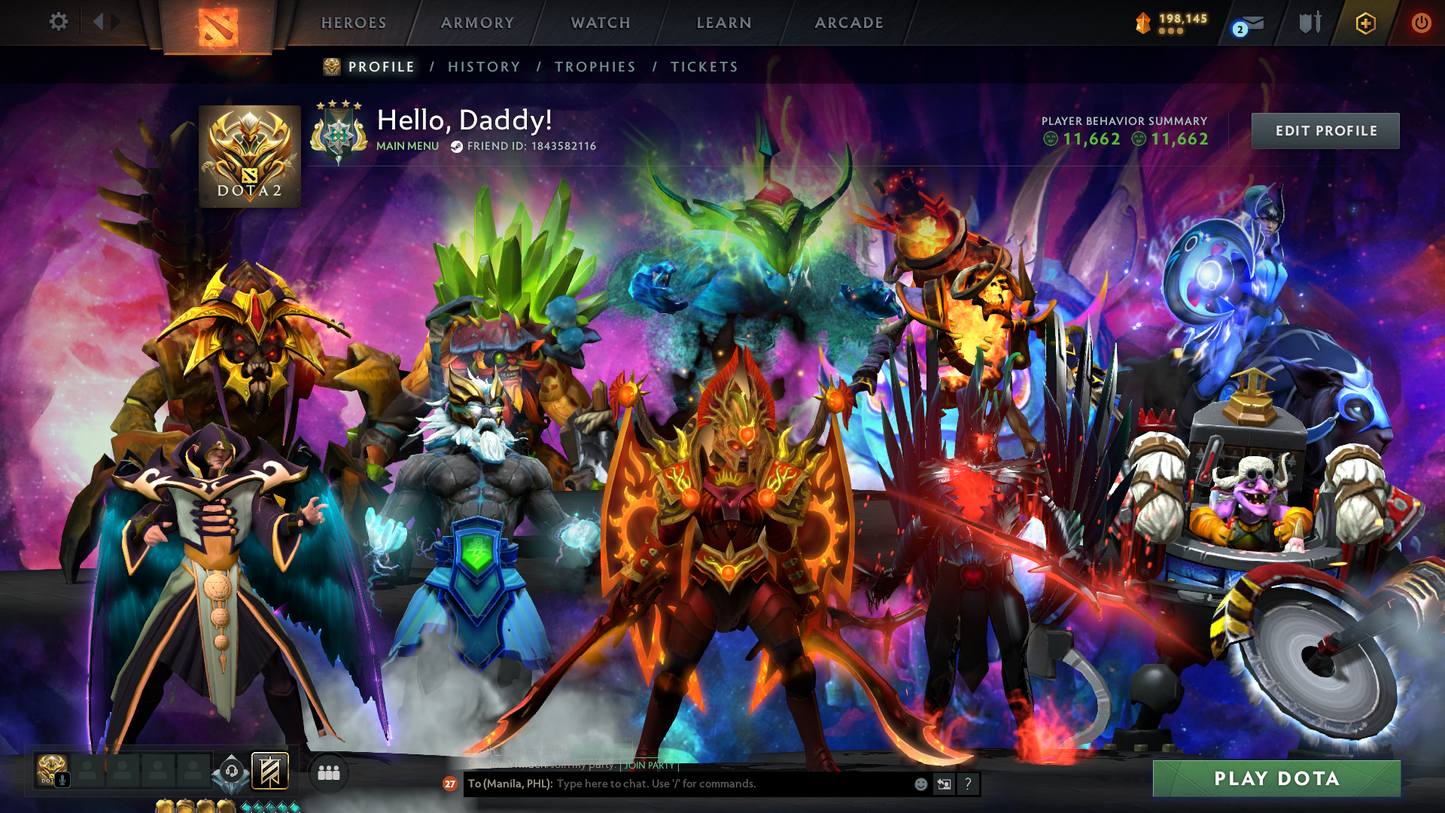Follow the Main Menu link
1445x813 pixels.
(x=407, y=146)
